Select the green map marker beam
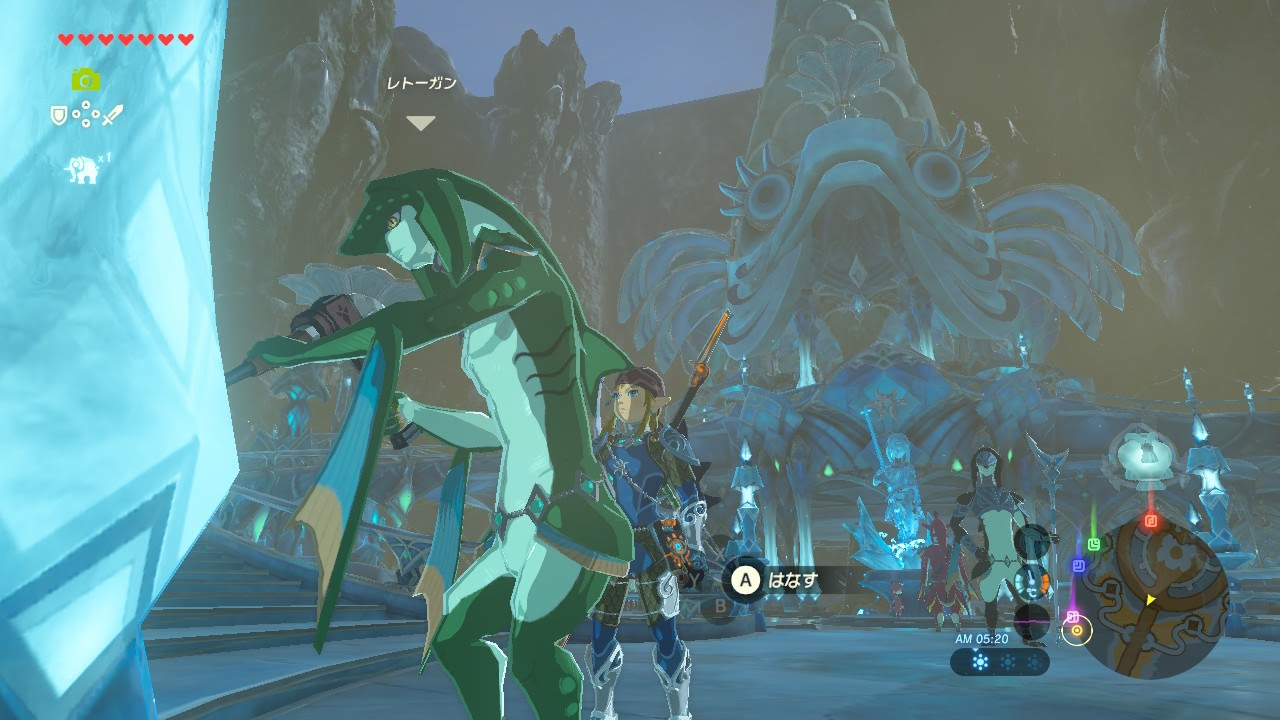 coord(1095,544)
